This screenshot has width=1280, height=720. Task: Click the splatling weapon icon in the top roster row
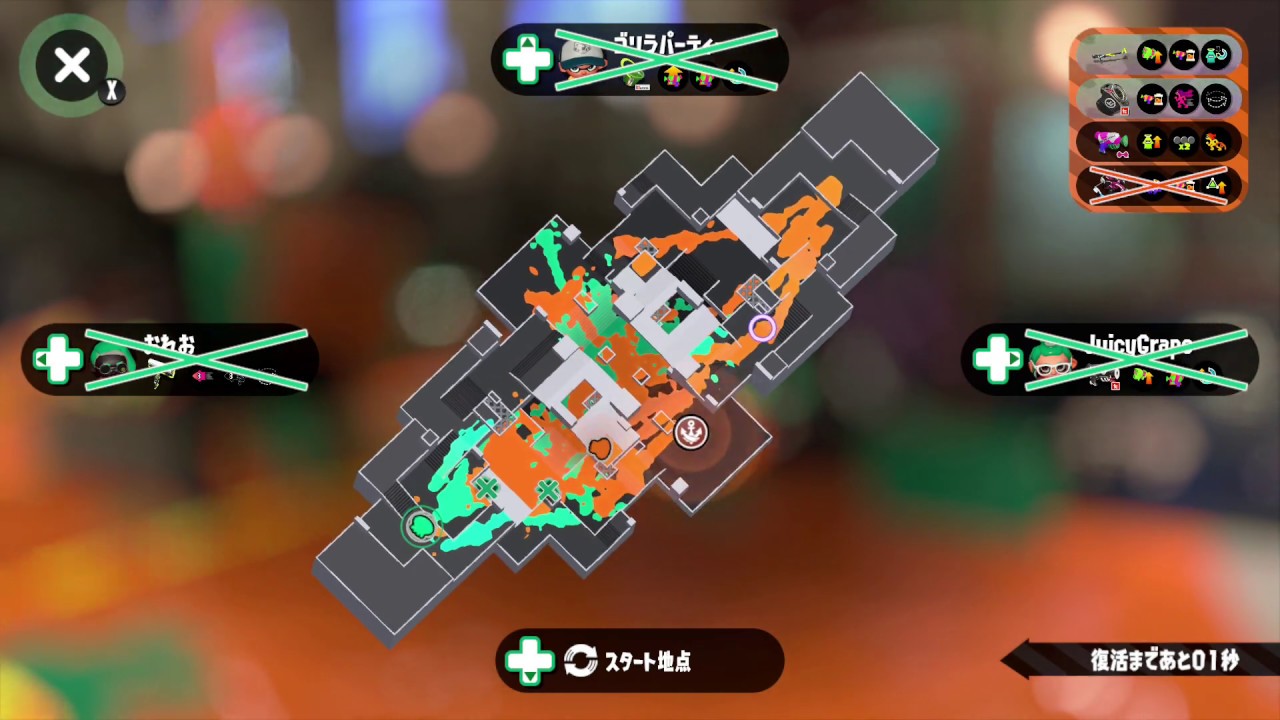pyautogui.click(x=1108, y=55)
